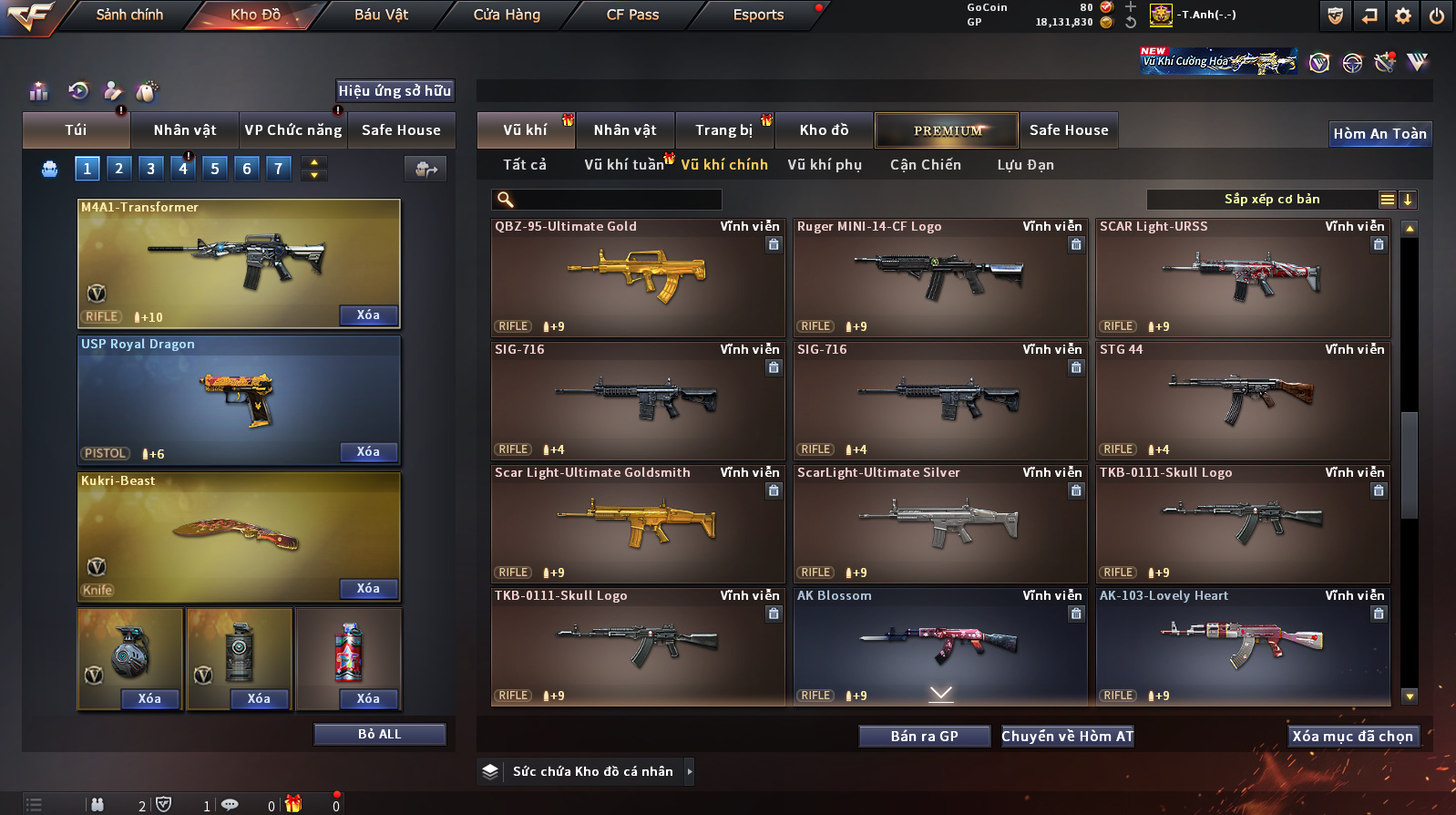The width and height of the screenshot is (1456, 815).
Task: Open the Sắp xếp cơ bản sort dropdown
Action: click(x=1272, y=200)
